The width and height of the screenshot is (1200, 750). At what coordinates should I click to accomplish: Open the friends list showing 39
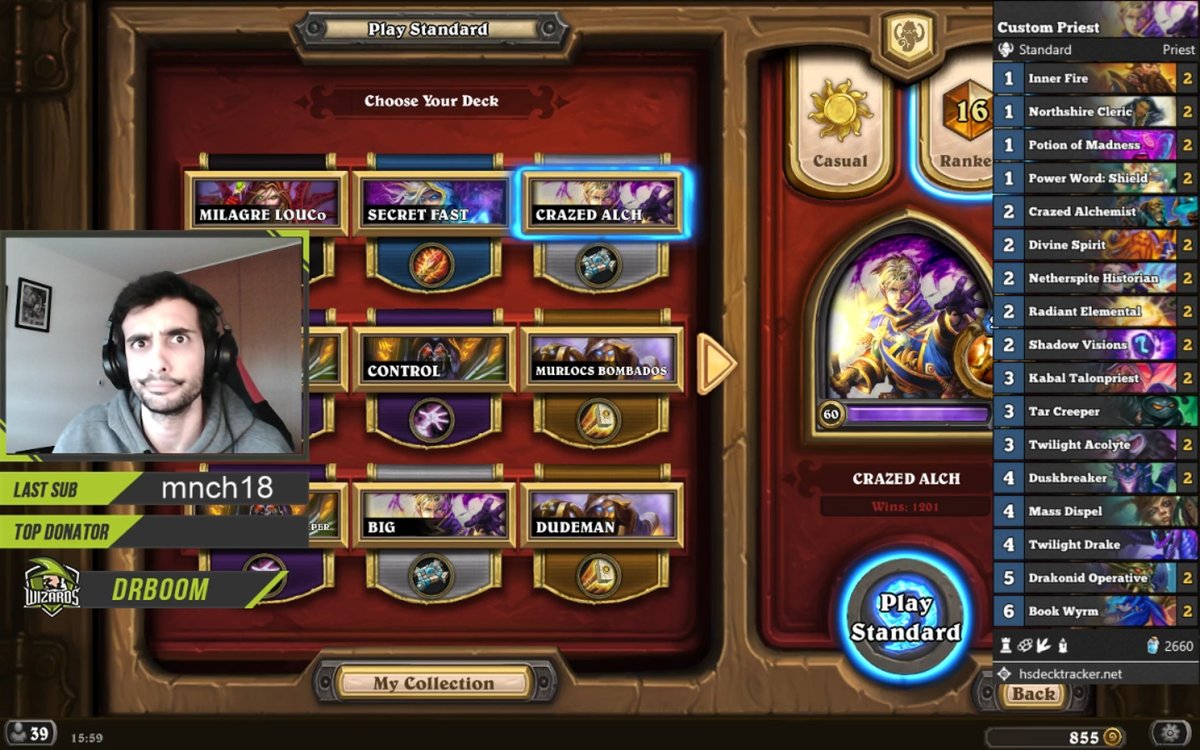click(x=30, y=734)
